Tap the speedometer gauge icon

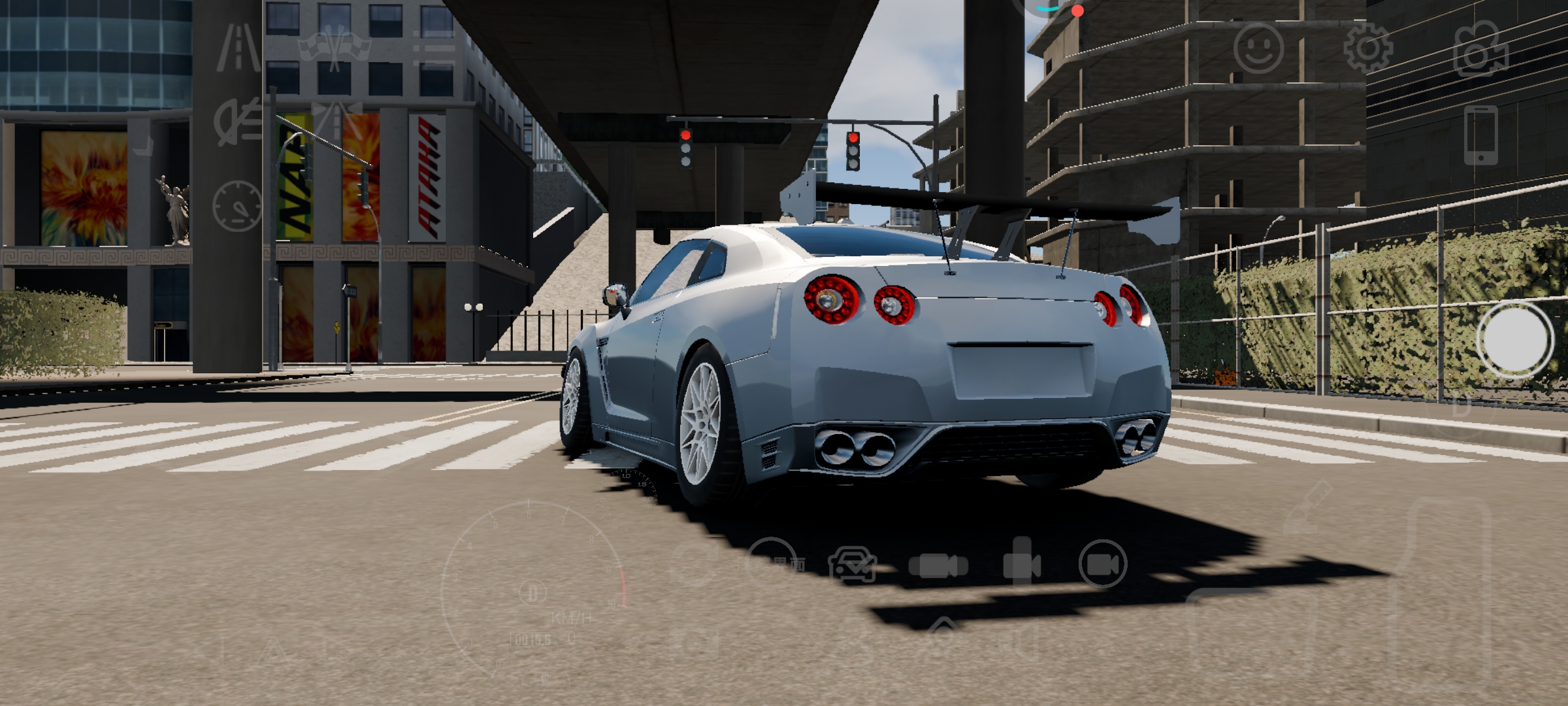pos(237,206)
